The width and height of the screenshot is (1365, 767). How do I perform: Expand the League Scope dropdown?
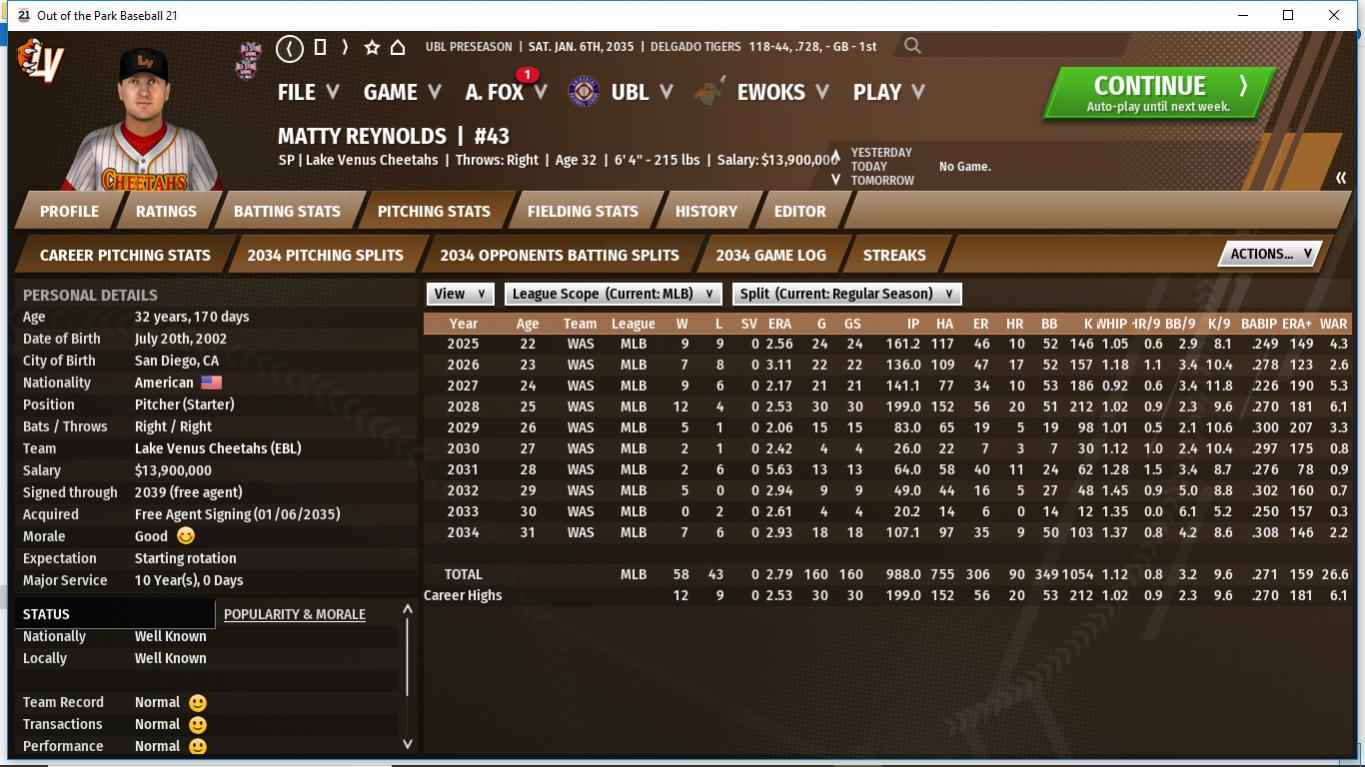pyautogui.click(x=612, y=294)
